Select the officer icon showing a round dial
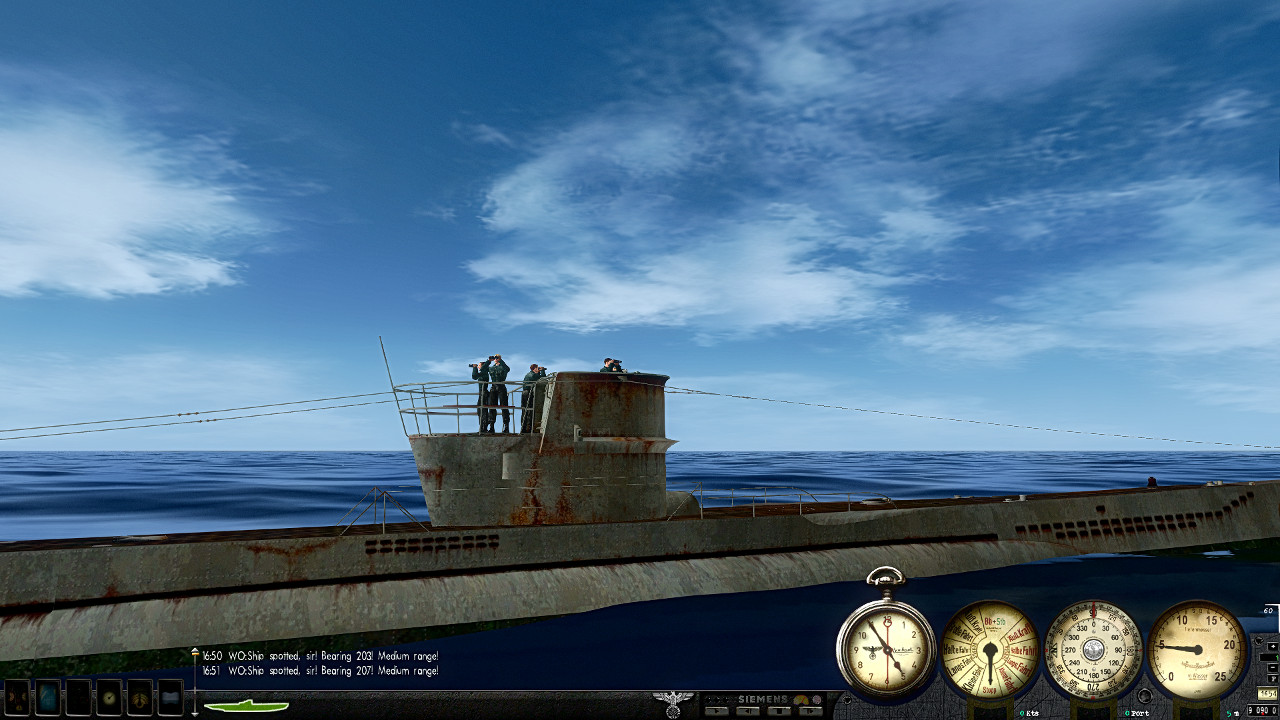This screenshot has height=720, width=1280. tap(109, 697)
